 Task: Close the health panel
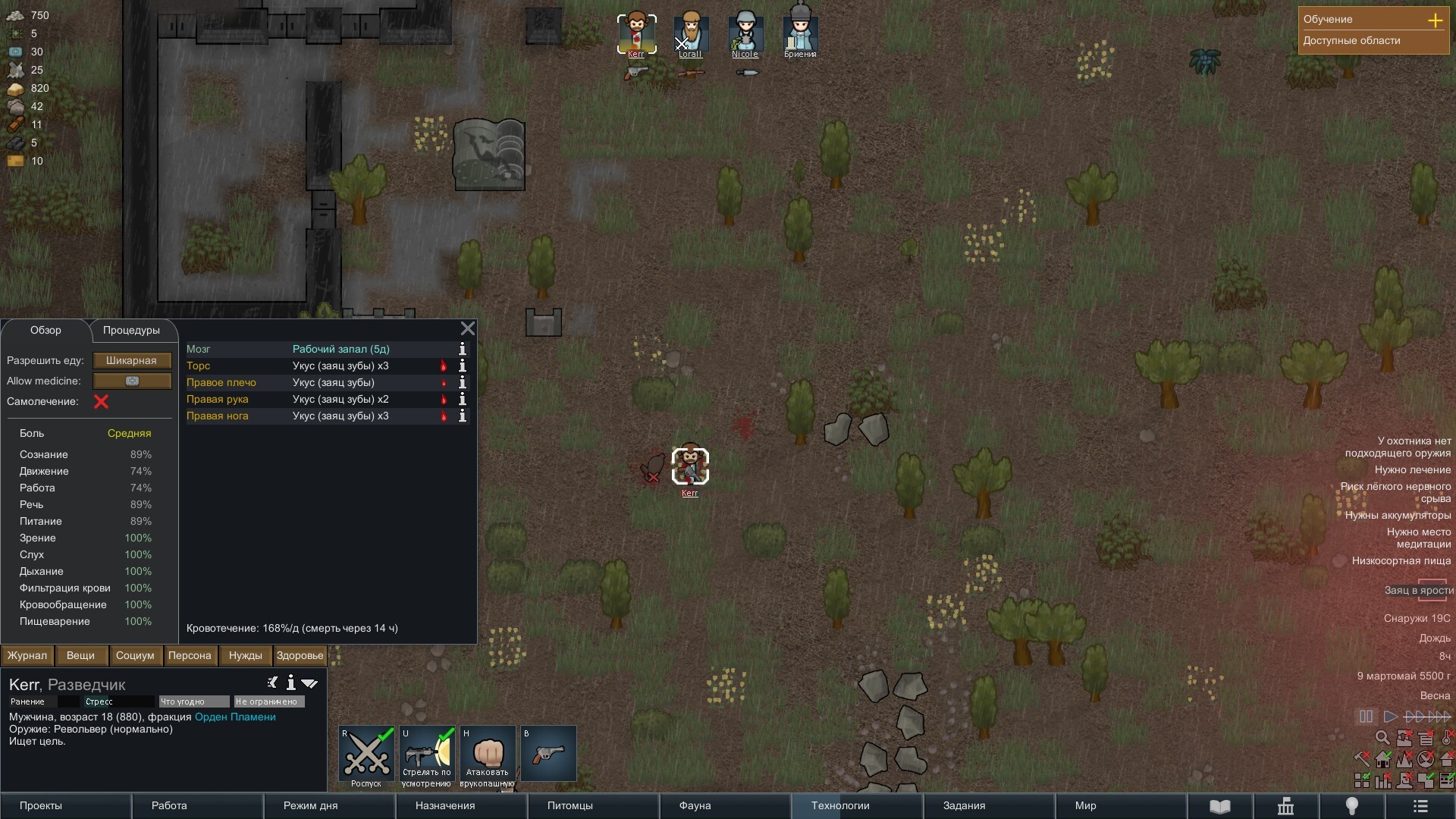[468, 328]
